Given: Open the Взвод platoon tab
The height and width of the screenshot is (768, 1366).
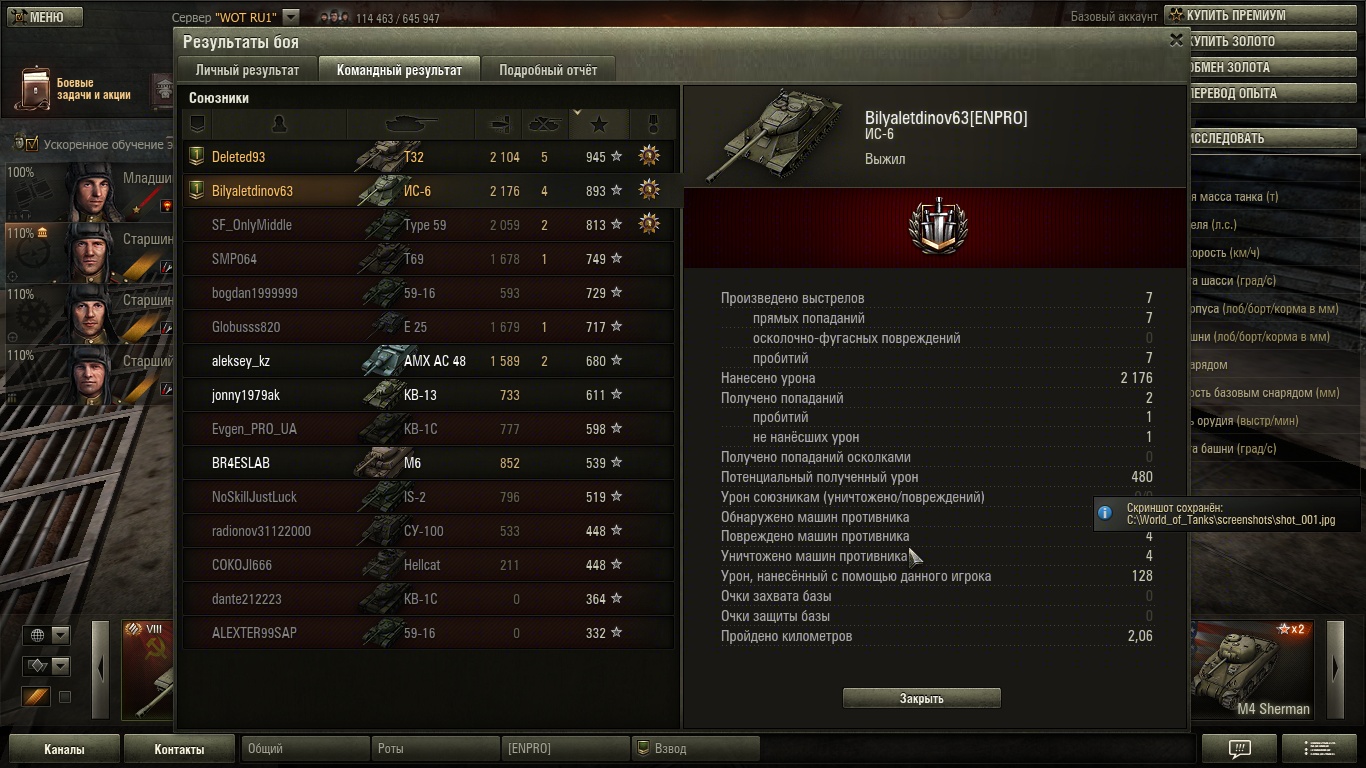Looking at the screenshot, I should click(x=695, y=748).
